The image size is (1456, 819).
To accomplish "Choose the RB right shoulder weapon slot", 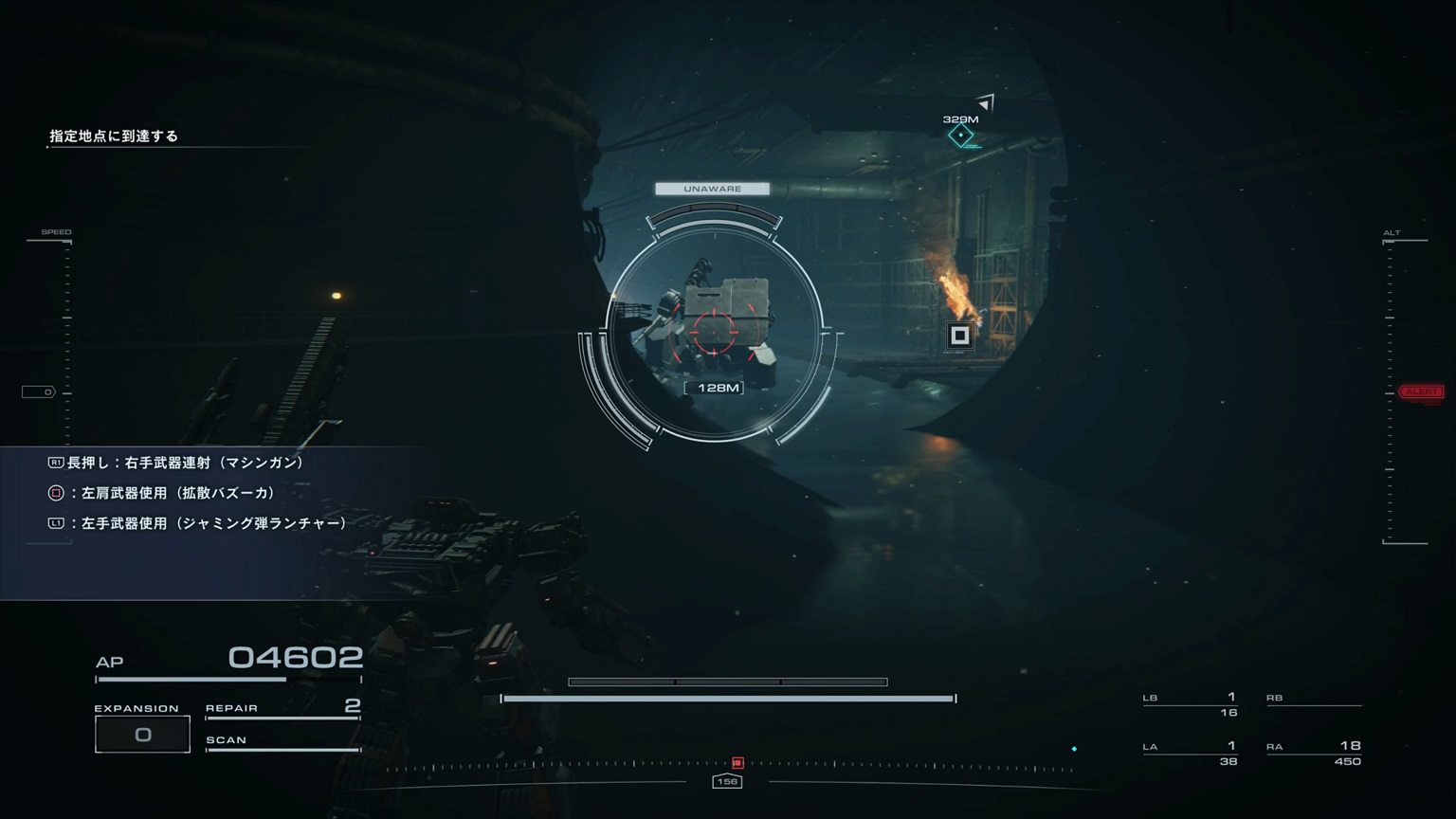I will click(x=1314, y=700).
